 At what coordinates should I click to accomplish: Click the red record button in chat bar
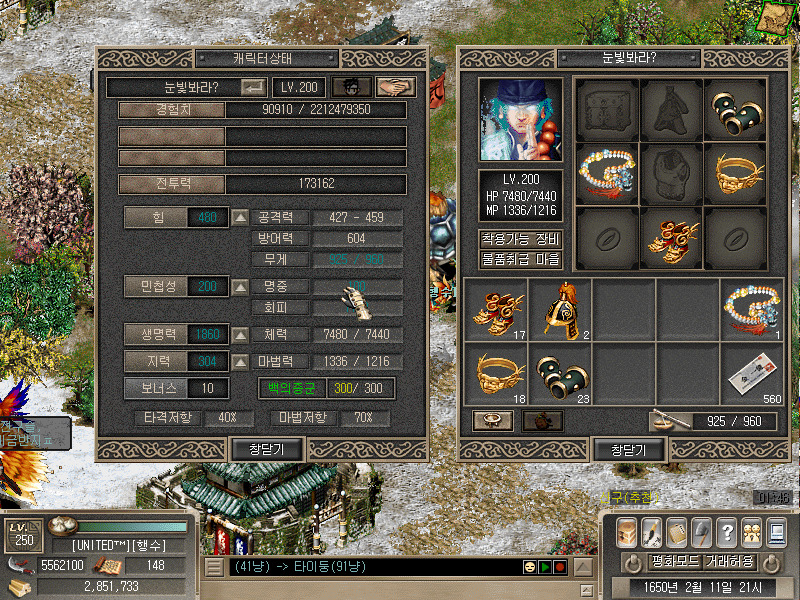click(x=561, y=567)
